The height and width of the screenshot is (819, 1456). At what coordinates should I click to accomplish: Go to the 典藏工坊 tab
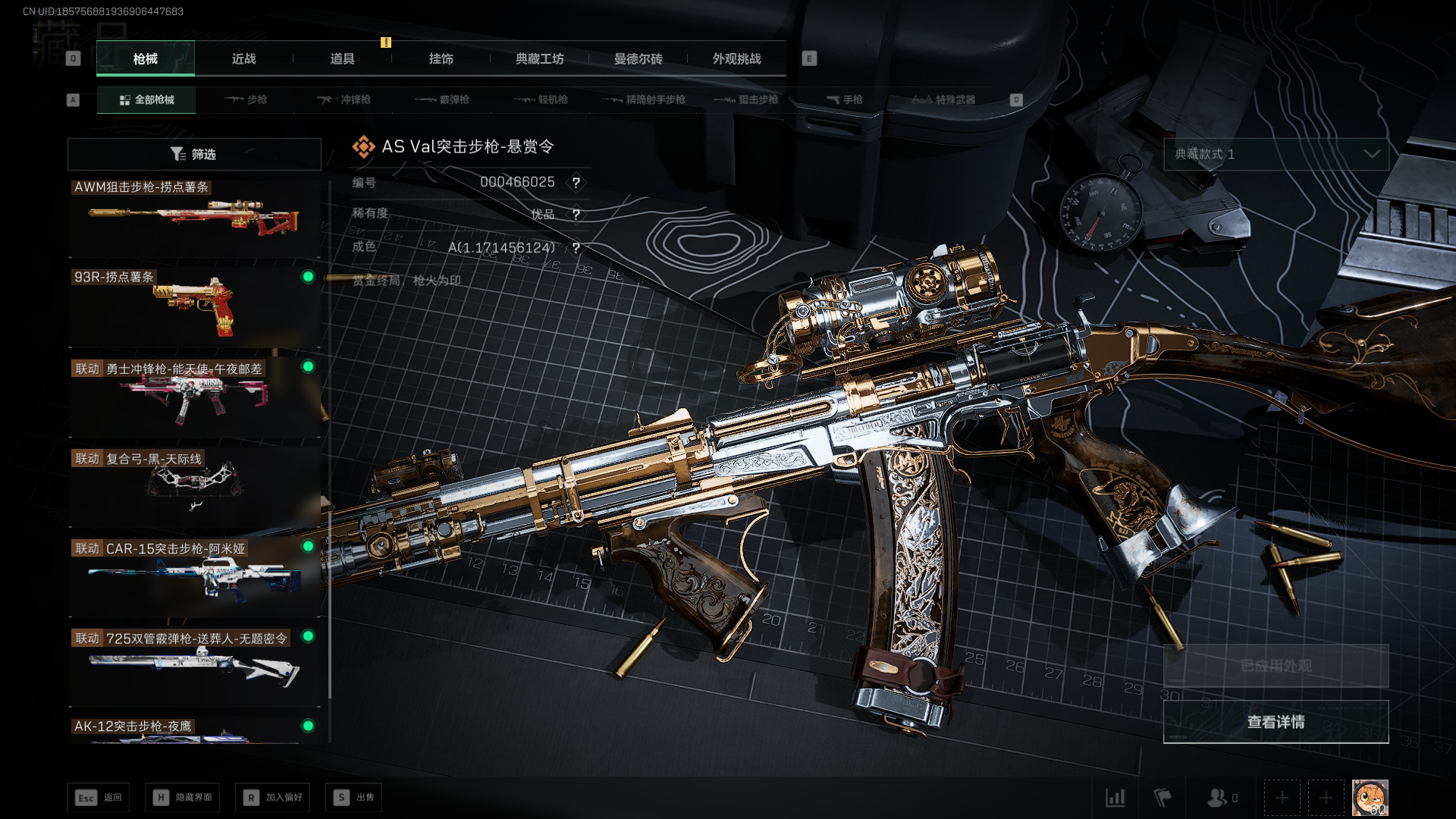coord(539,58)
